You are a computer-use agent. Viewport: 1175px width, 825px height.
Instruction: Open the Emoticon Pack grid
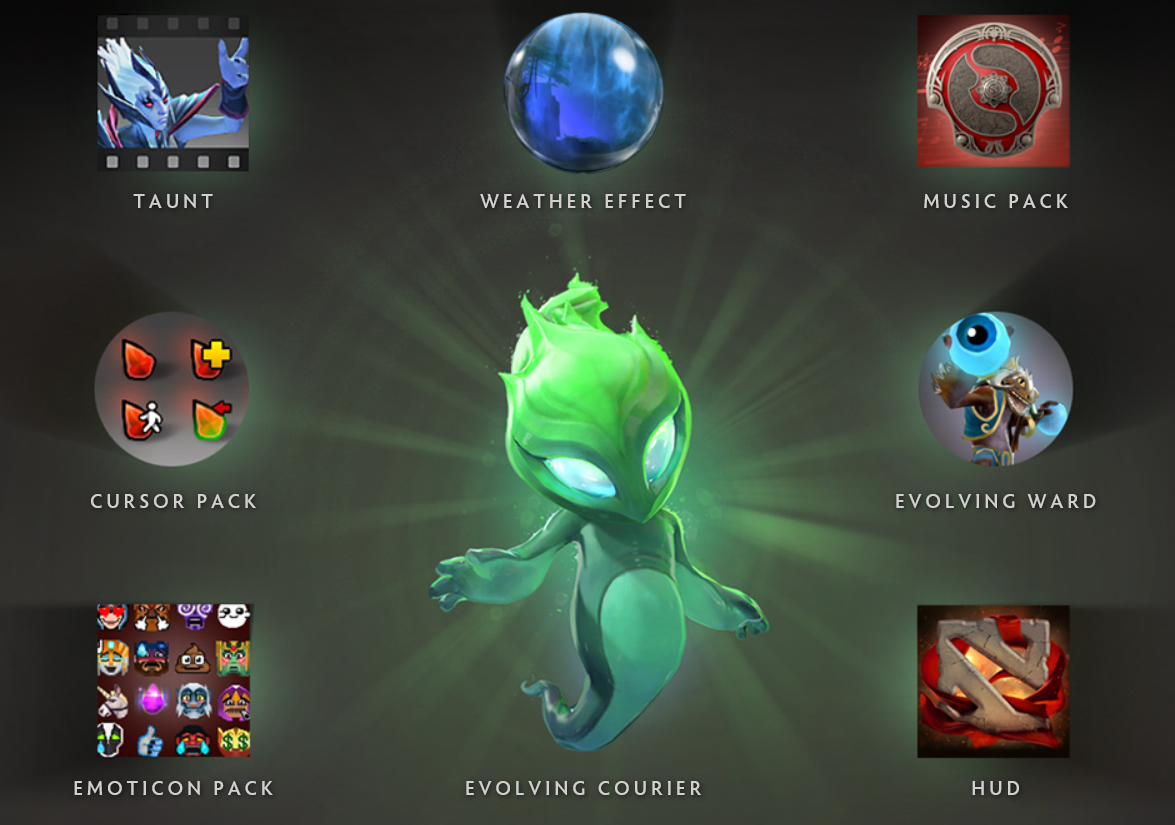click(x=173, y=680)
